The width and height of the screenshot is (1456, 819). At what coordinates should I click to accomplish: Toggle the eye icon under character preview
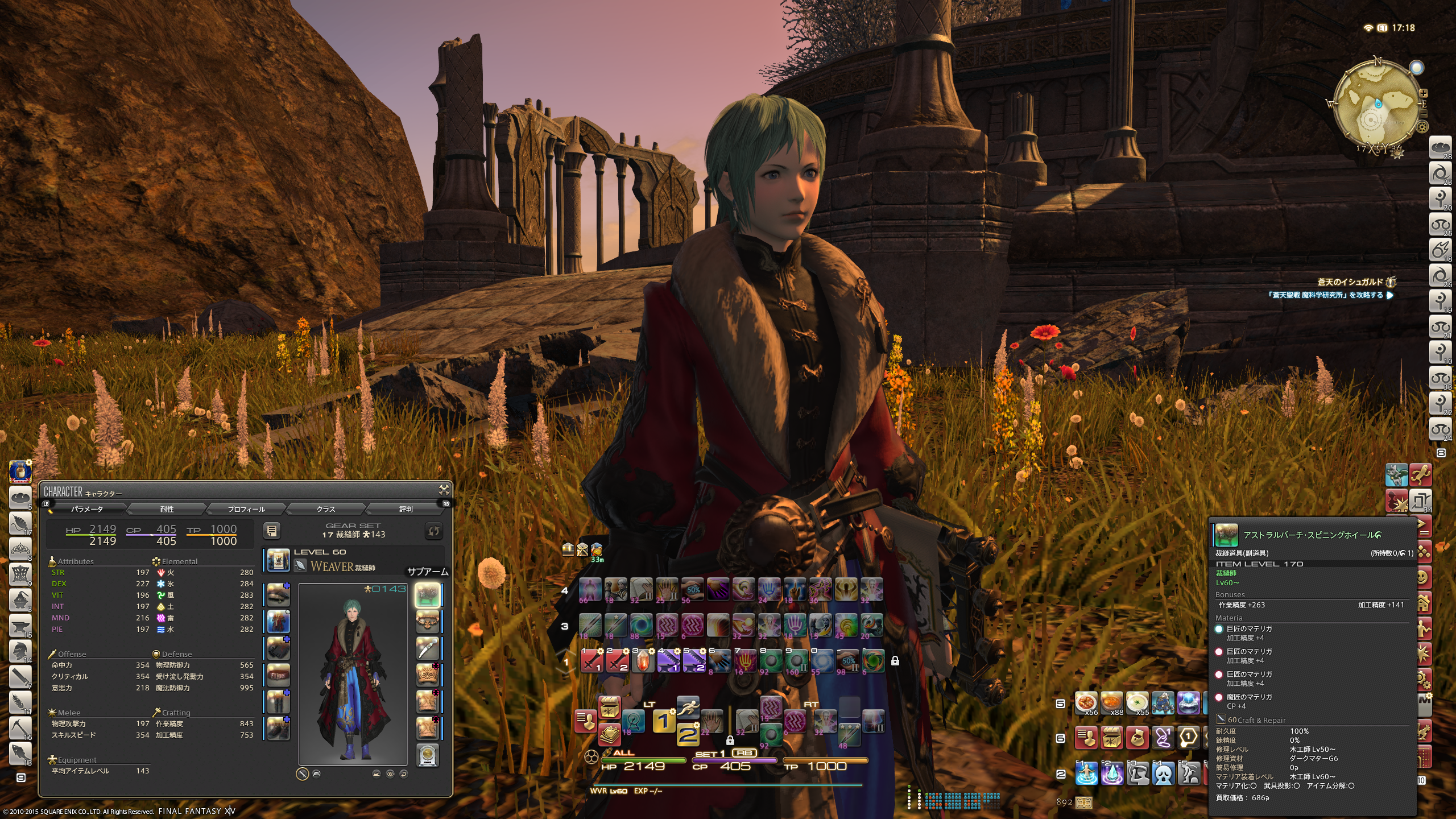click(x=390, y=773)
